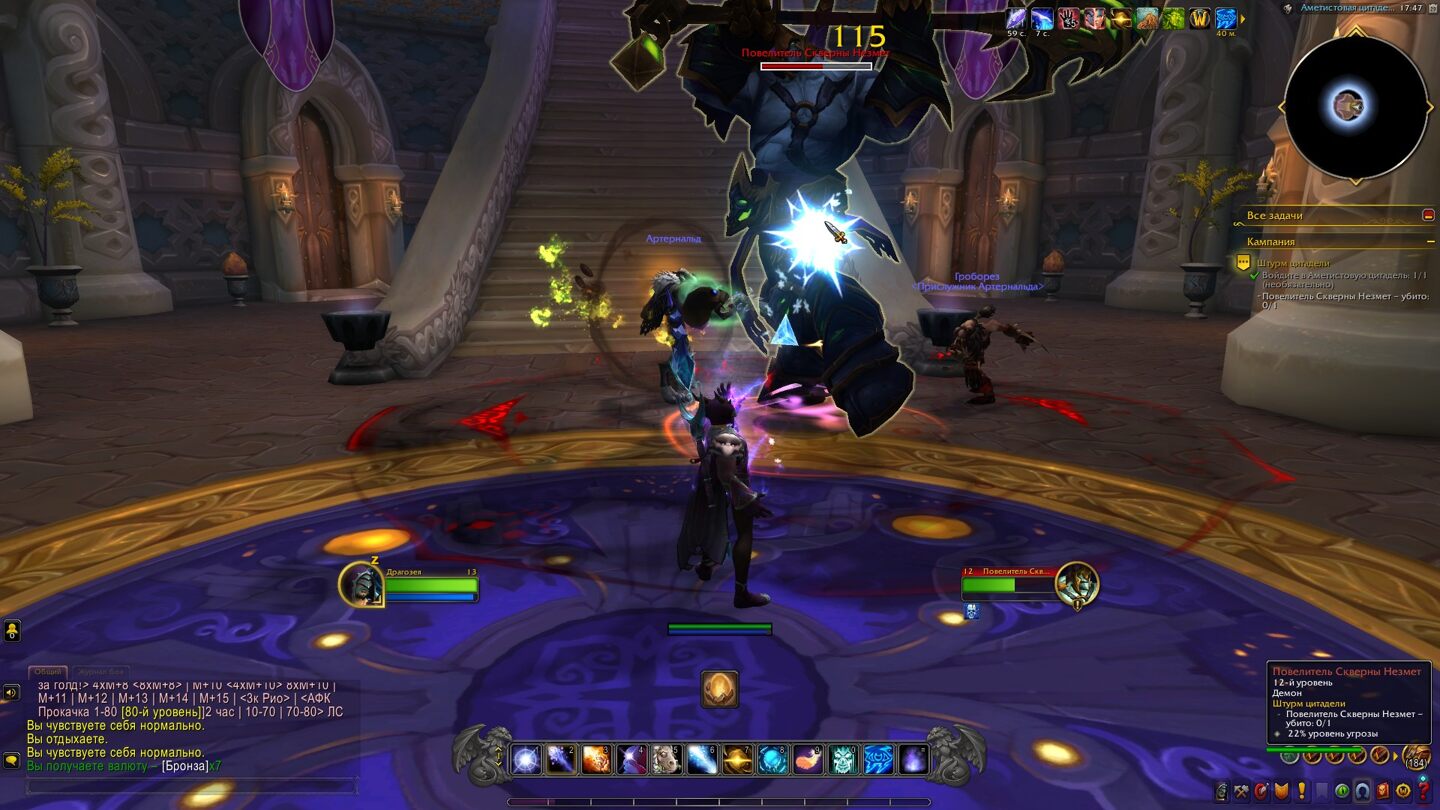Activate the frozen skull ability in slot 0

(843, 760)
